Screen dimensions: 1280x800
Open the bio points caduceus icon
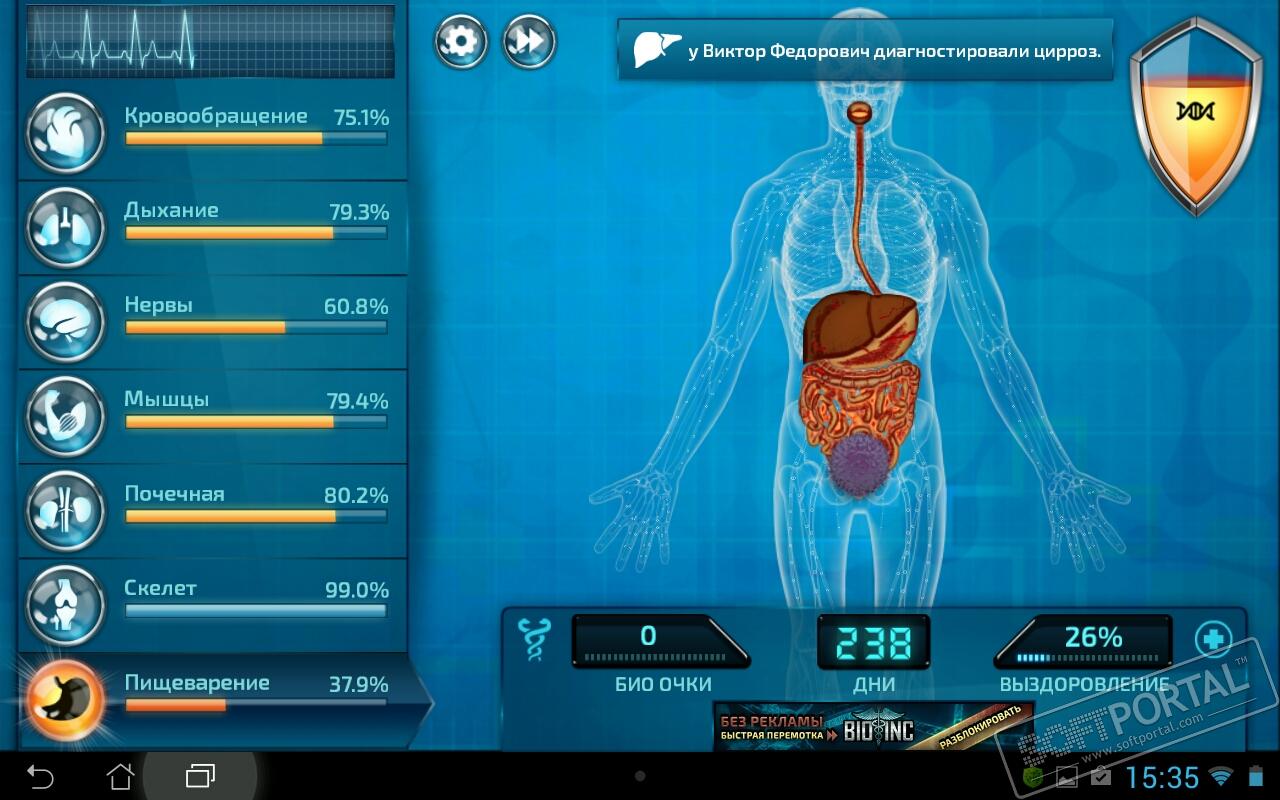(533, 640)
